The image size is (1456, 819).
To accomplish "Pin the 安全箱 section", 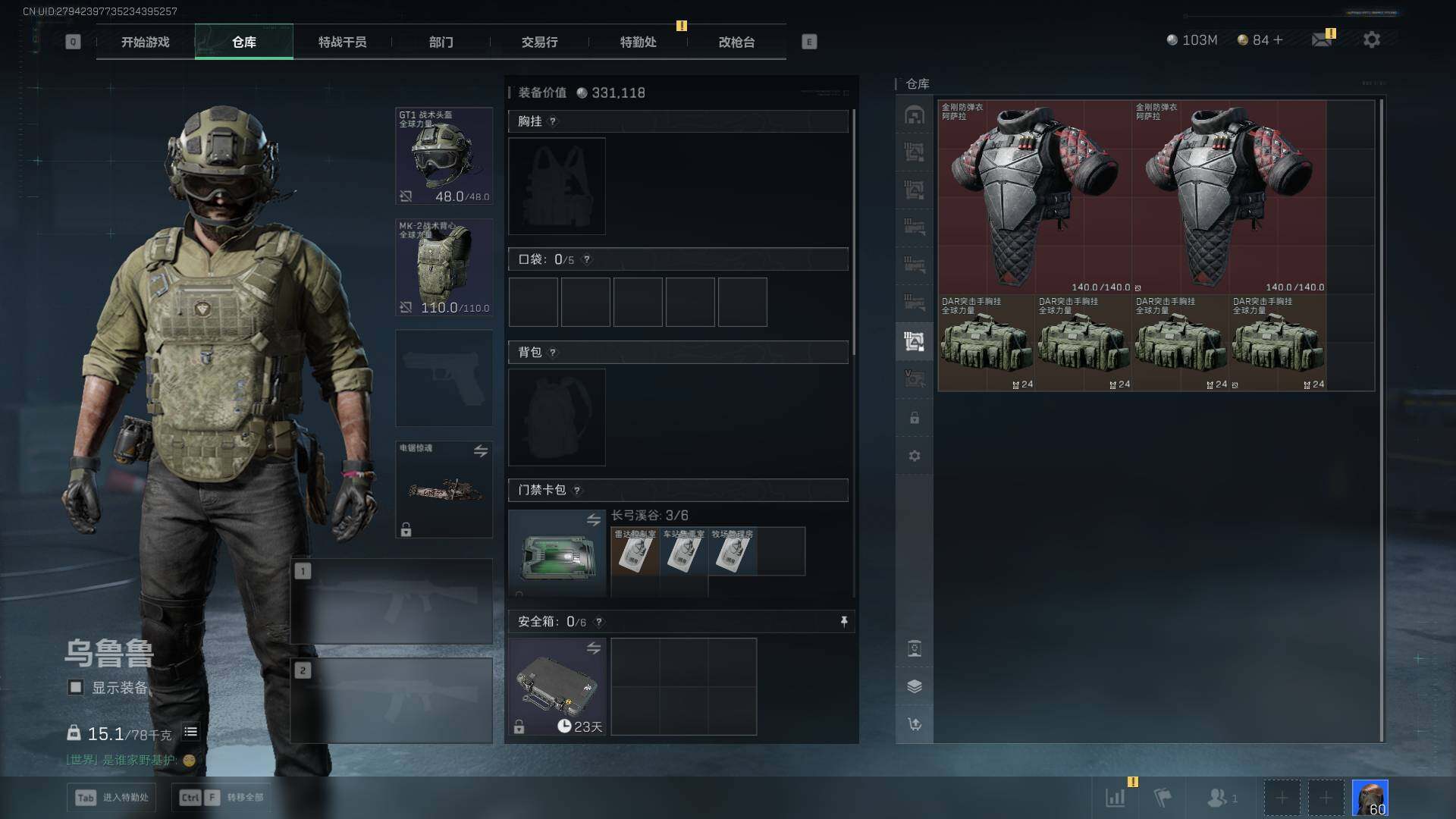I will 843,622.
